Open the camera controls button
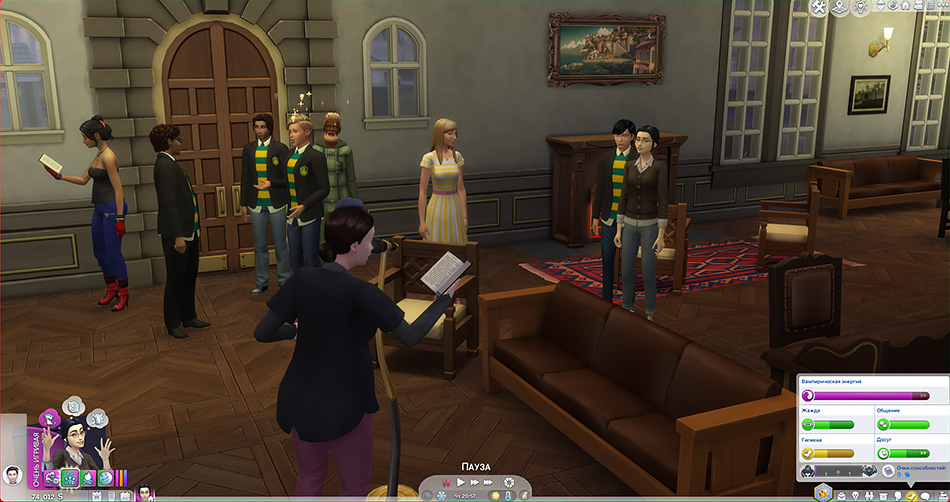 (891, 8)
